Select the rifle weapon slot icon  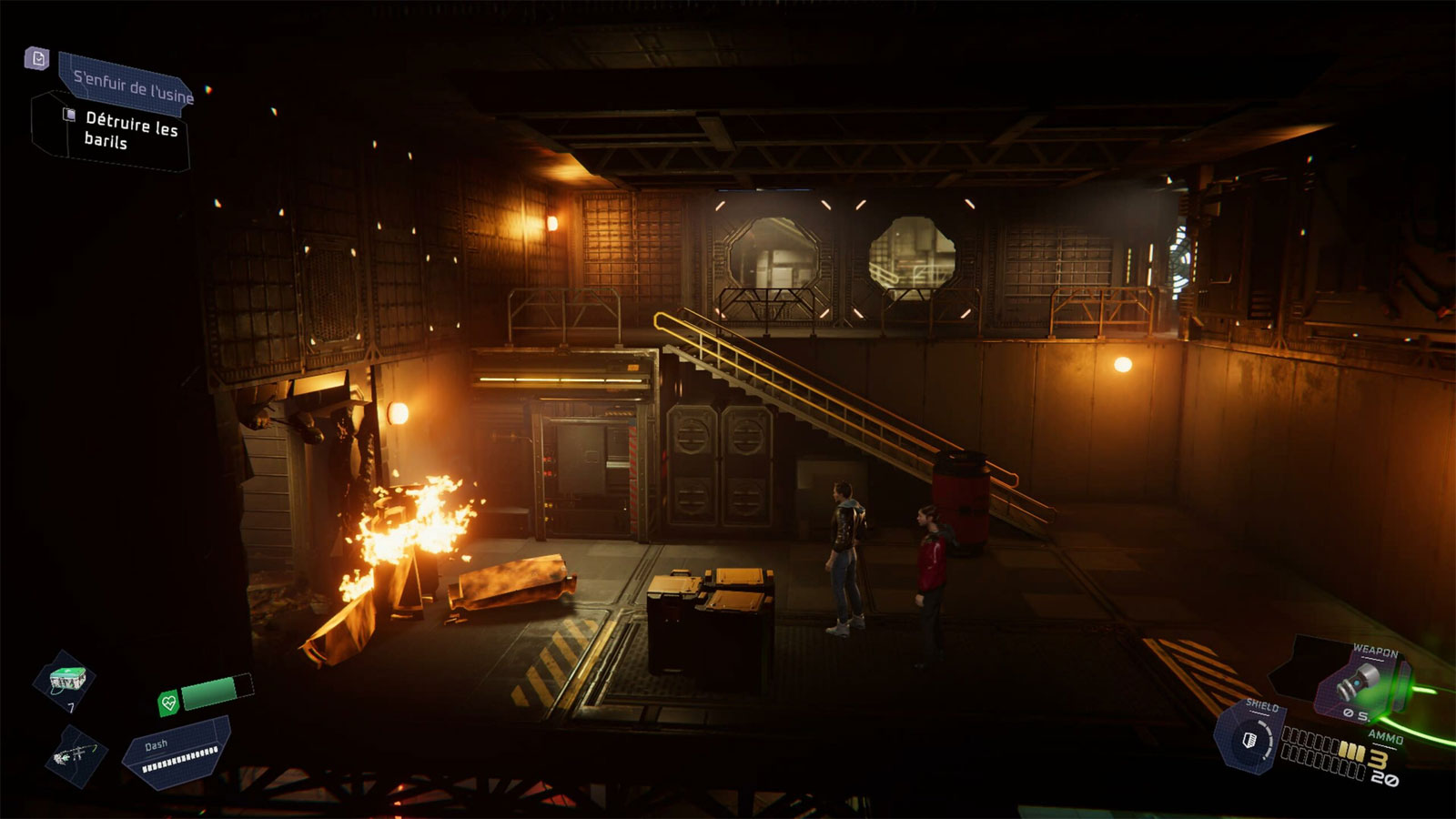(x=75, y=755)
